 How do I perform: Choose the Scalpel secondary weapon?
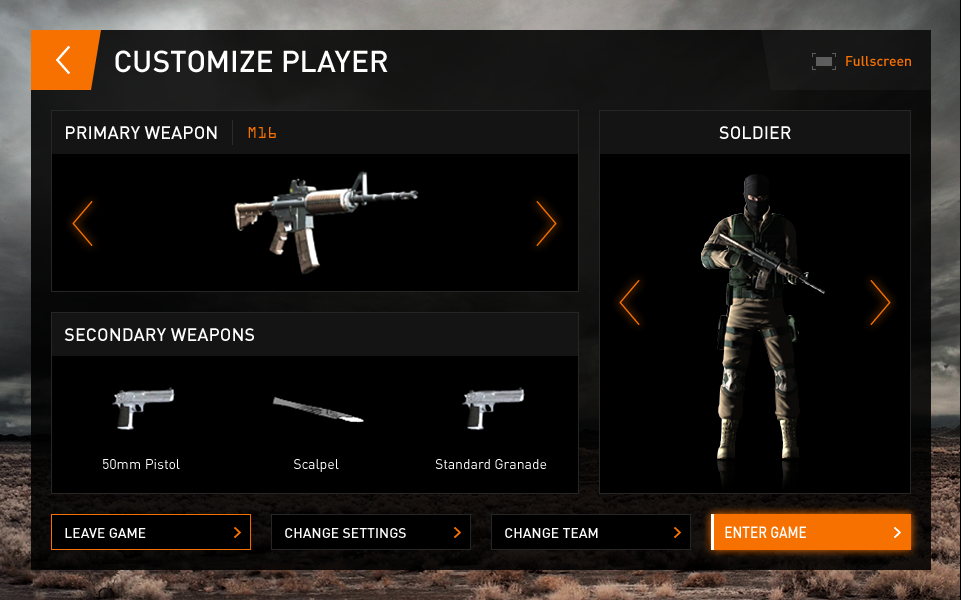pyautogui.click(x=316, y=425)
